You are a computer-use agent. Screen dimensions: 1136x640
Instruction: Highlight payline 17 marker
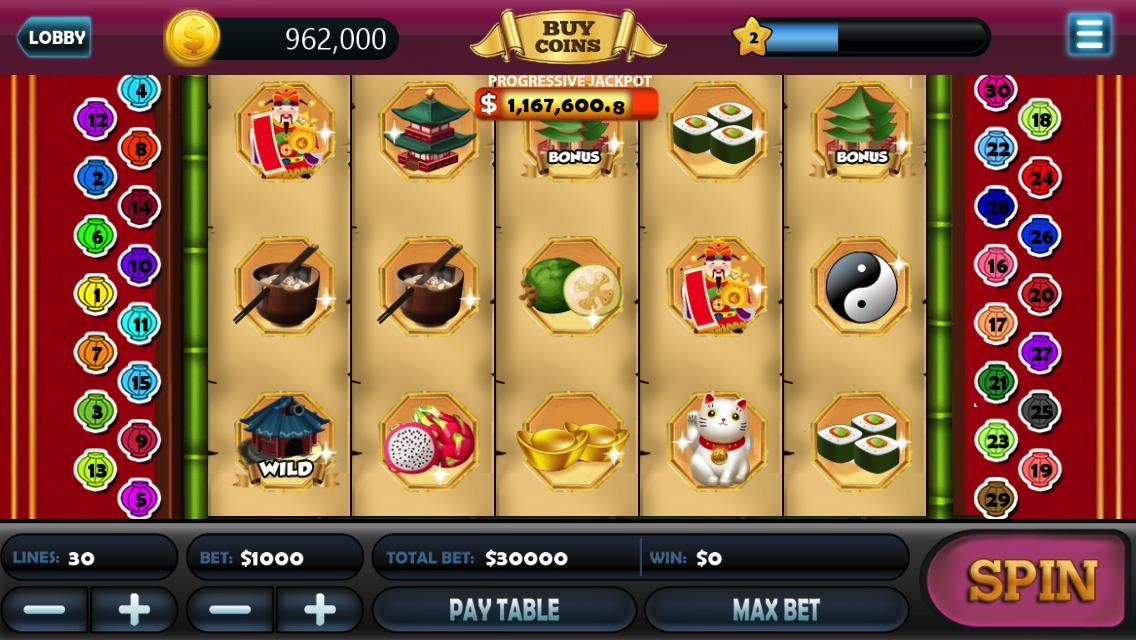tap(996, 324)
